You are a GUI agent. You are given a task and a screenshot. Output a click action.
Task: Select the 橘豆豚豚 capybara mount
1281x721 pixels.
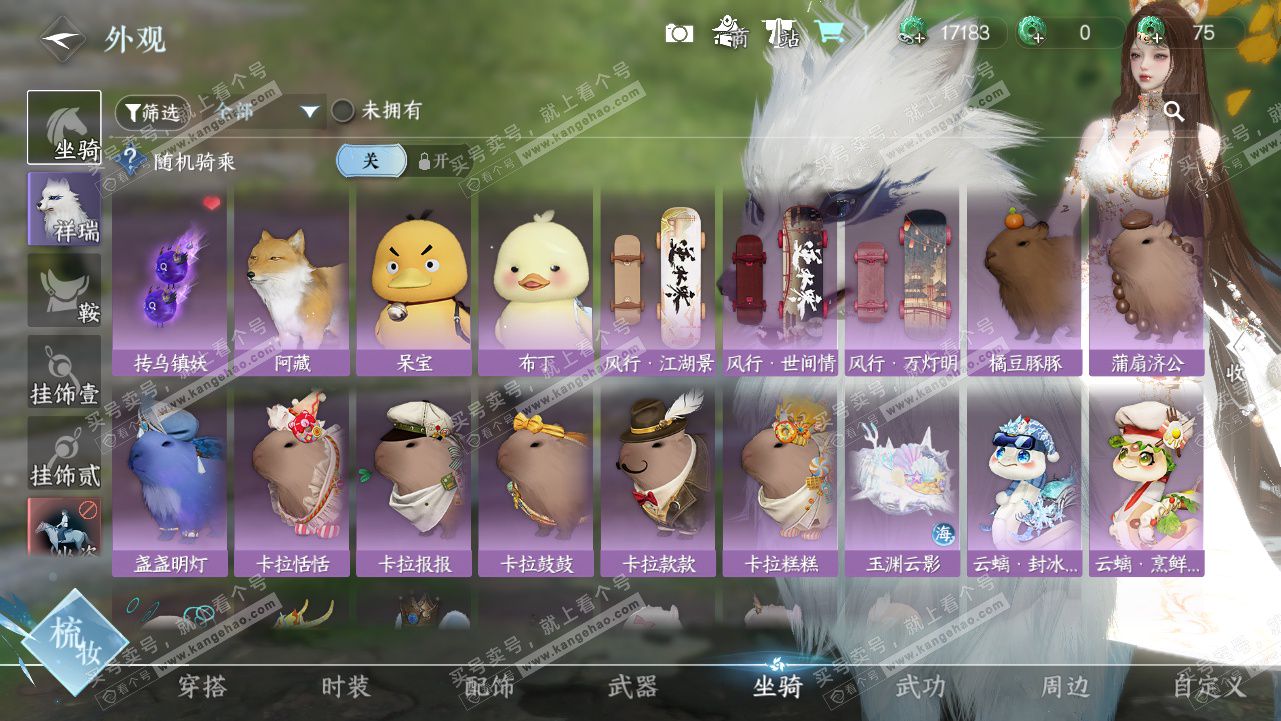coord(1024,282)
